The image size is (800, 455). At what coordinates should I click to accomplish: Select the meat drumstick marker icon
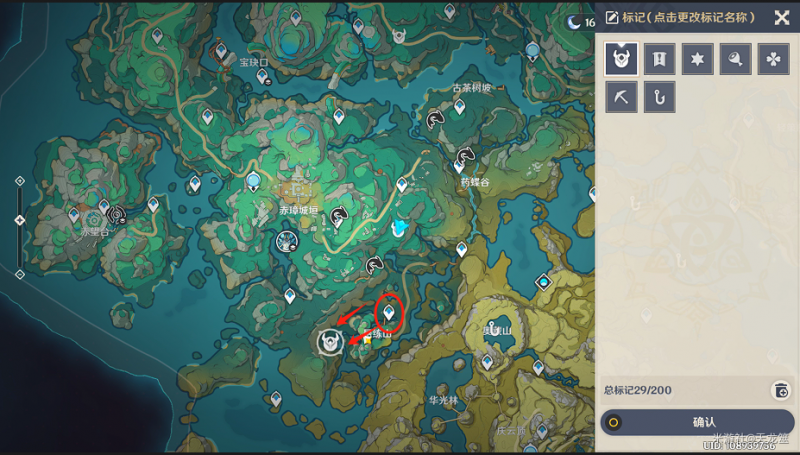click(735, 59)
